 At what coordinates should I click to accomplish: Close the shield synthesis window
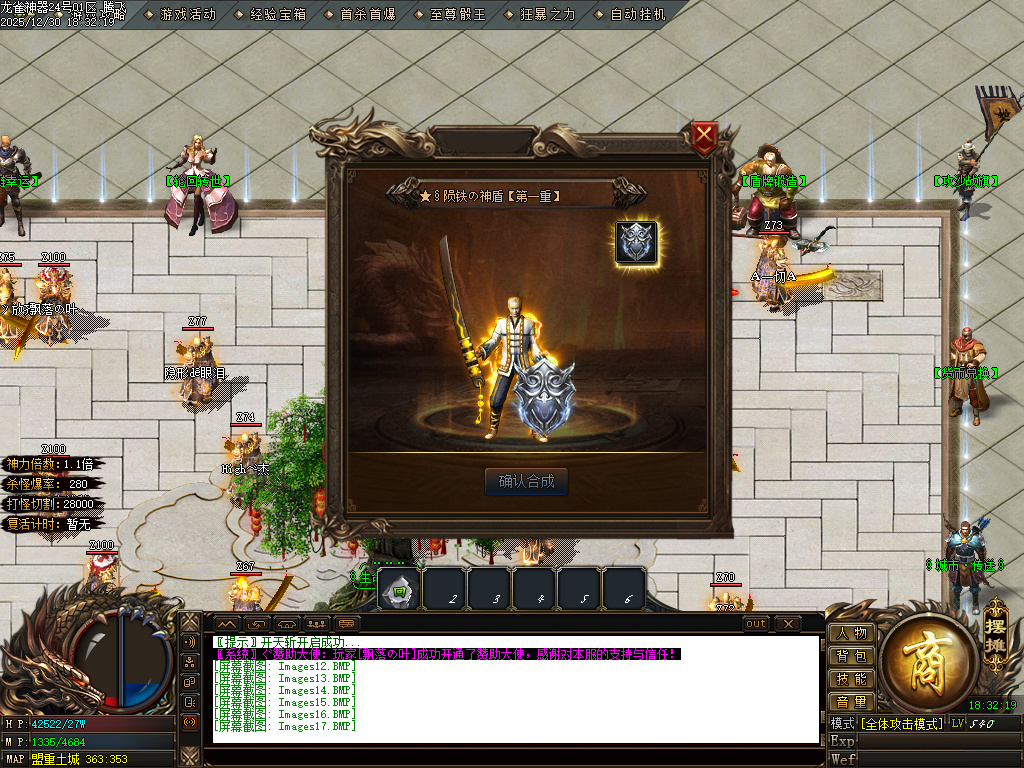705,136
